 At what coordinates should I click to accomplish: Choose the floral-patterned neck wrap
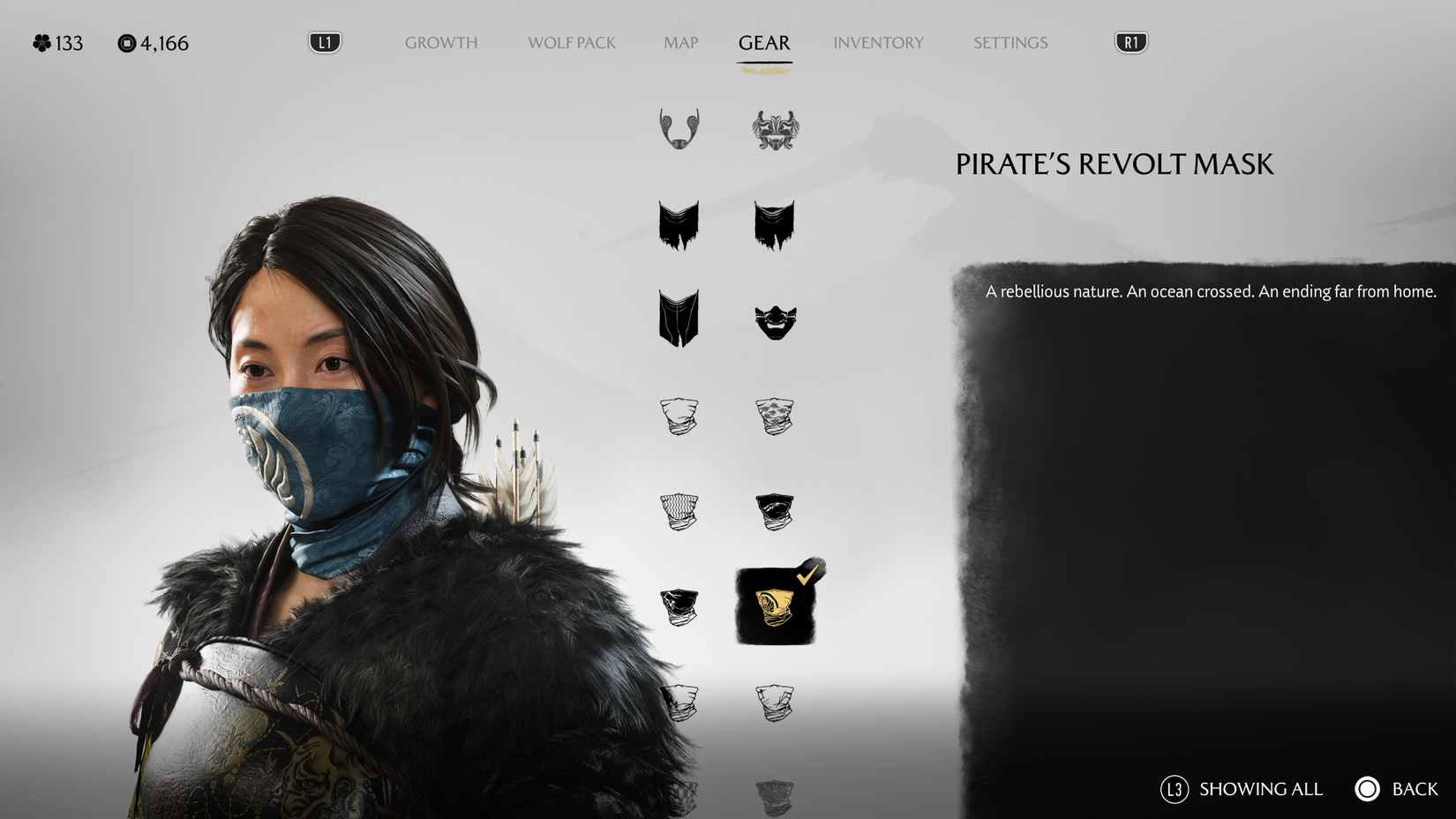[777, 415]
